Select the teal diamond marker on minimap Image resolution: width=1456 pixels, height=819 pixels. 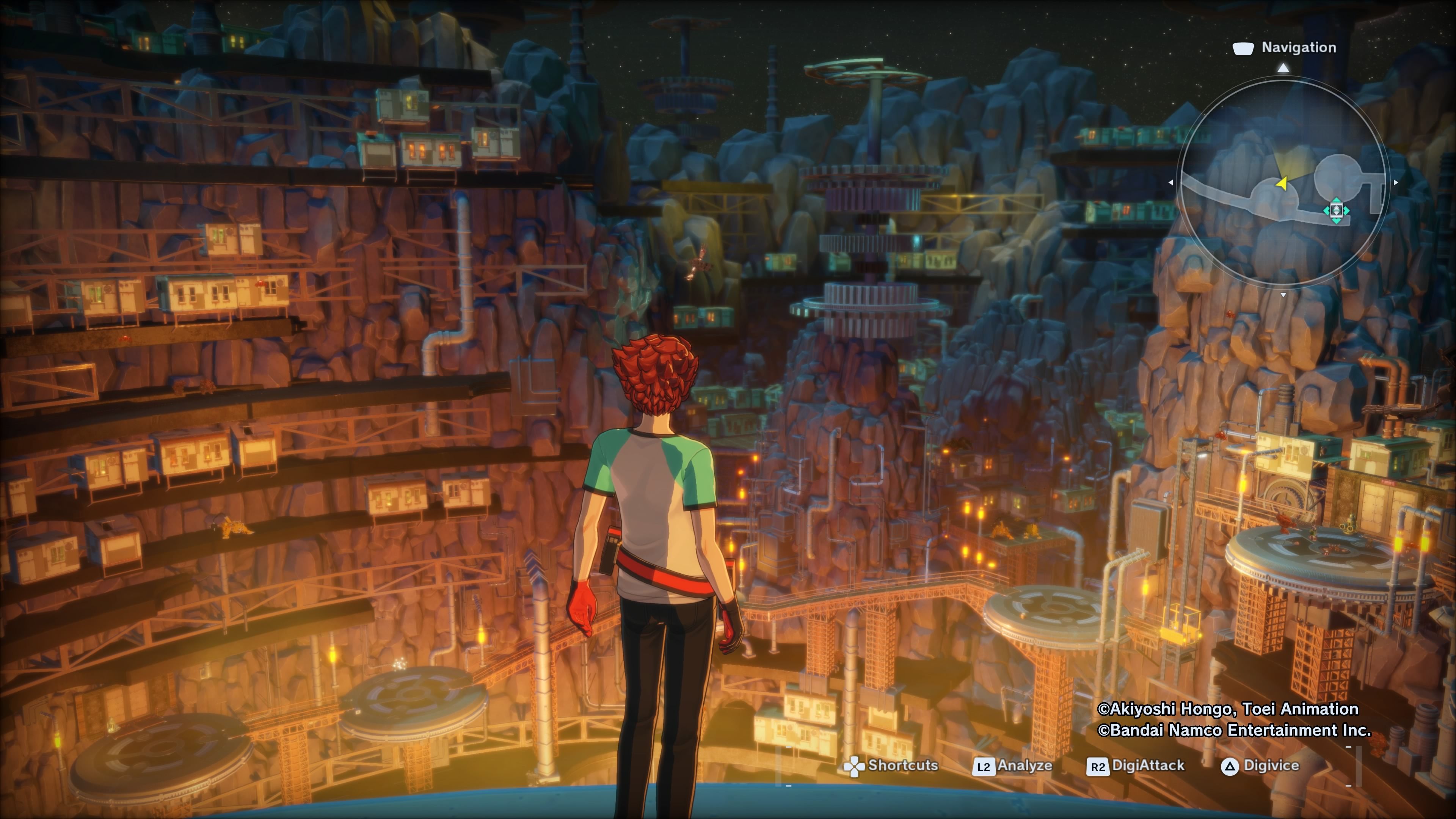[1336, 211]
